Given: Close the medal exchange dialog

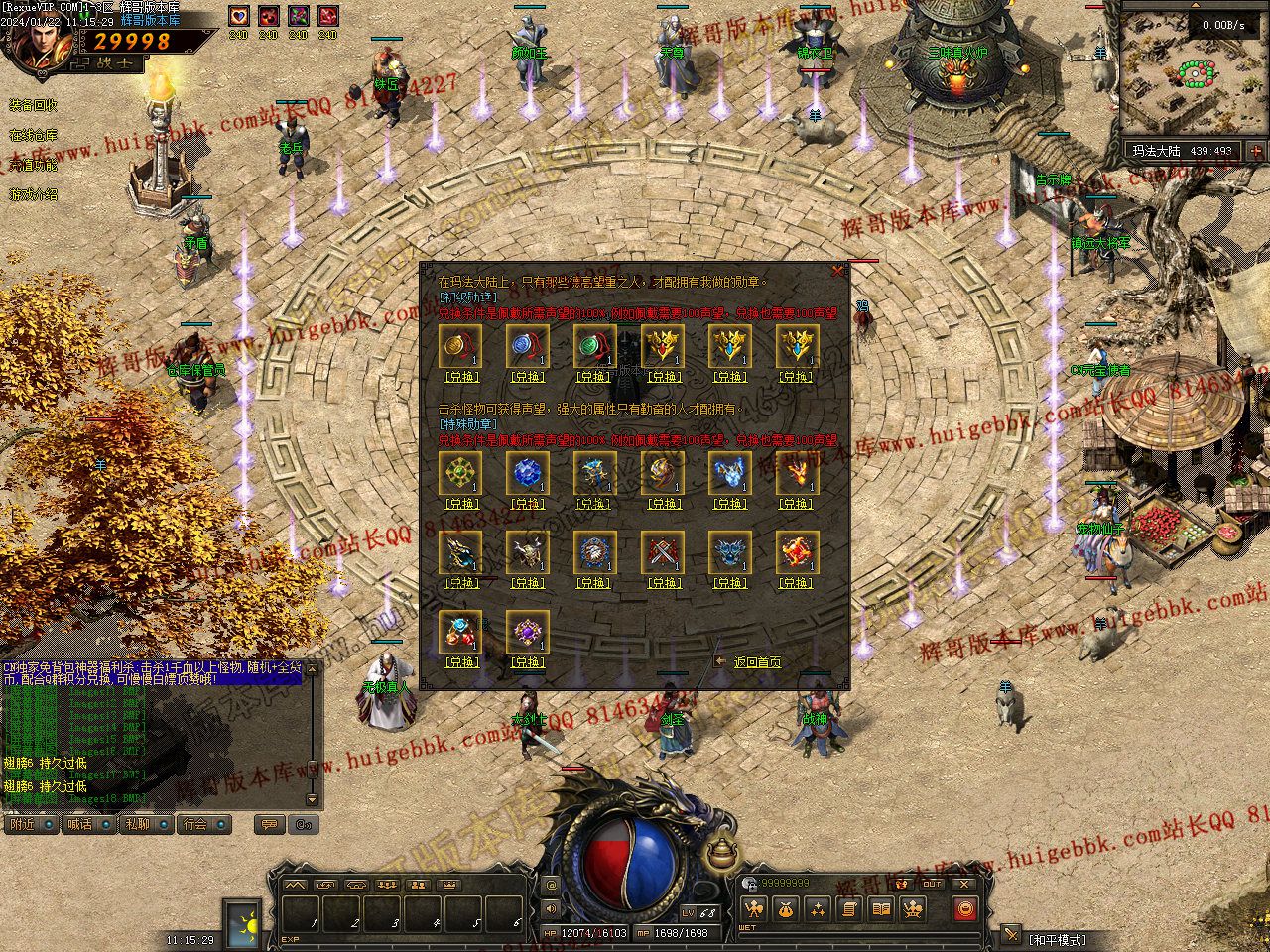Looking at the screenshot, I should tap(838, 270).
